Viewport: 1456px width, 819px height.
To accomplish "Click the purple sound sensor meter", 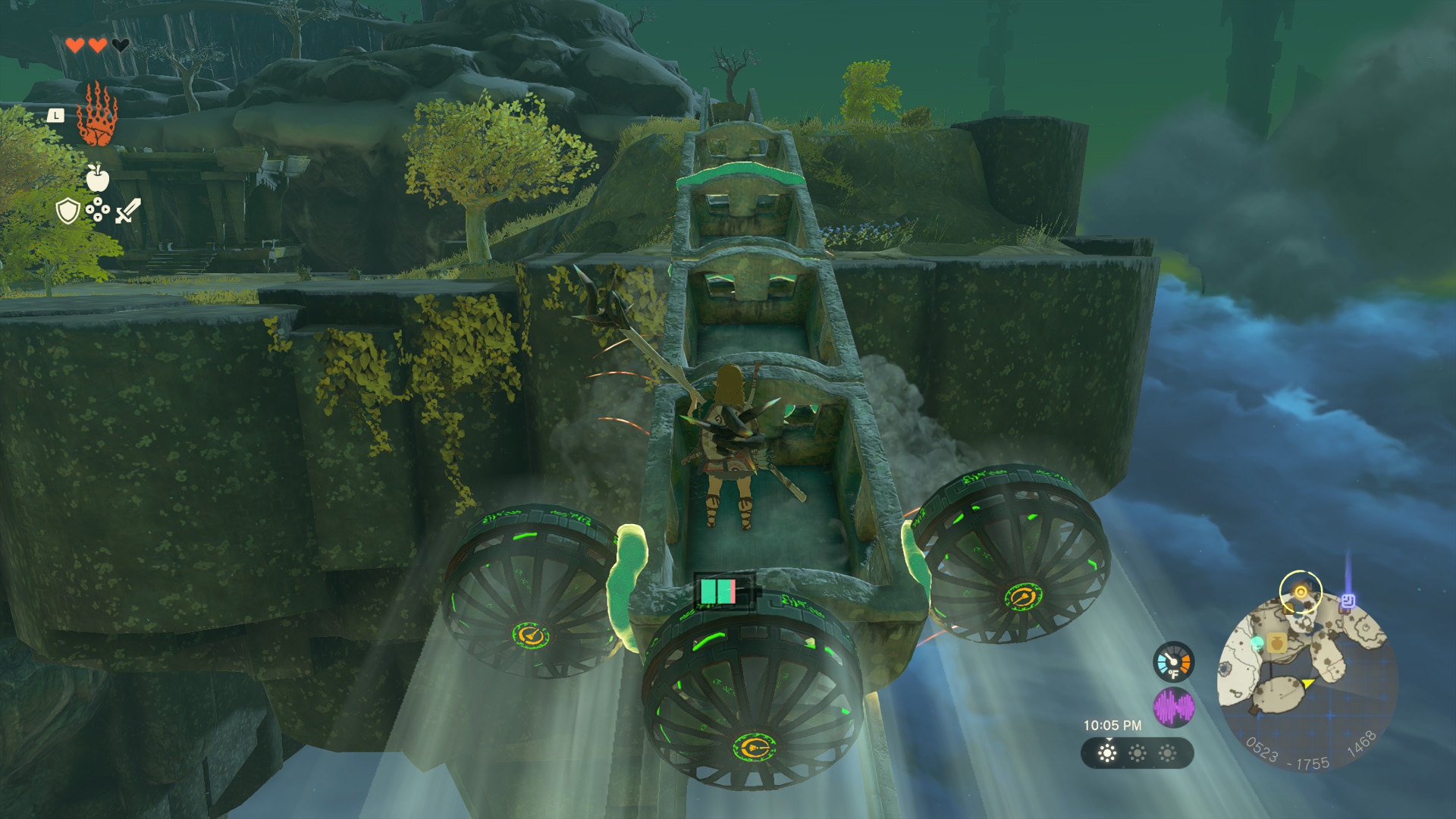I will tap(1173, 708).
